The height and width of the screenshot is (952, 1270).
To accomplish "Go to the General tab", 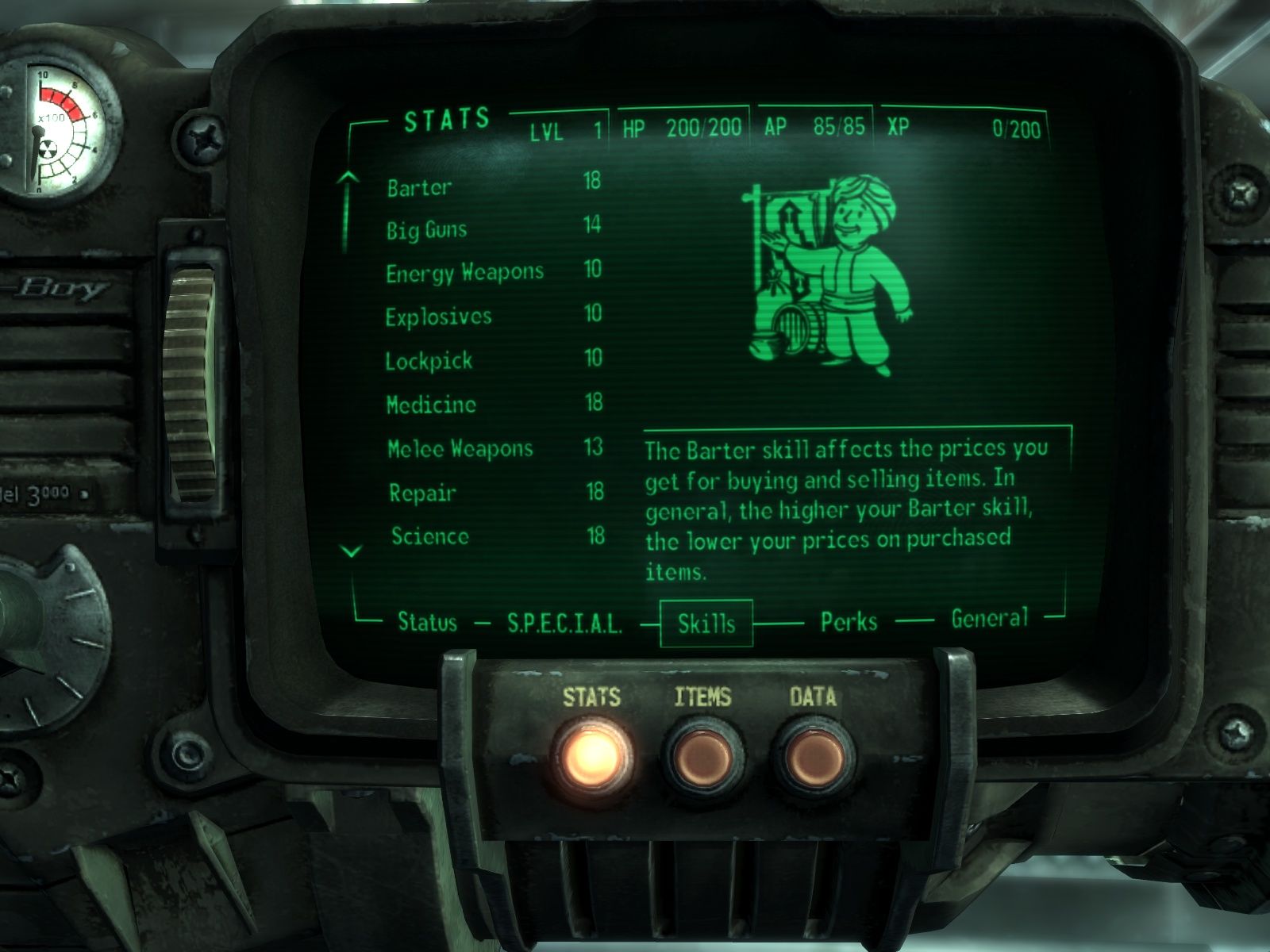I will [989, 618].
